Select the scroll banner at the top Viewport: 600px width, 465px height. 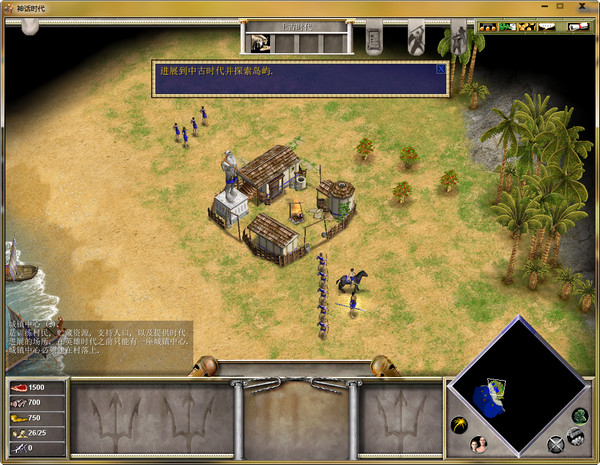pos(374,40)
